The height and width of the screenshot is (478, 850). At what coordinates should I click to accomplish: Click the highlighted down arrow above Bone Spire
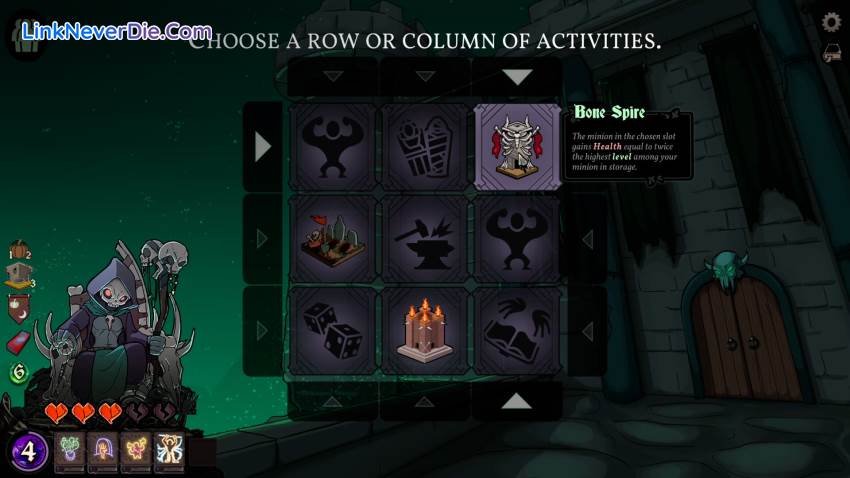pos(516,77)
